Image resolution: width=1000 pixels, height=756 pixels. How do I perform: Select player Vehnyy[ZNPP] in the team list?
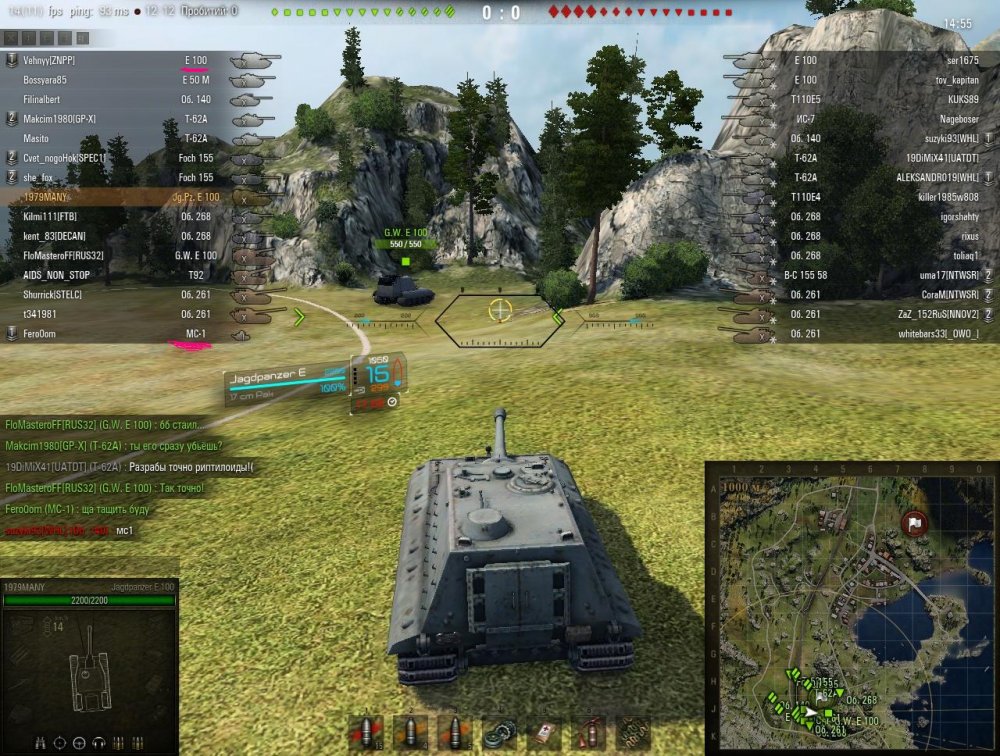point(50,60)
